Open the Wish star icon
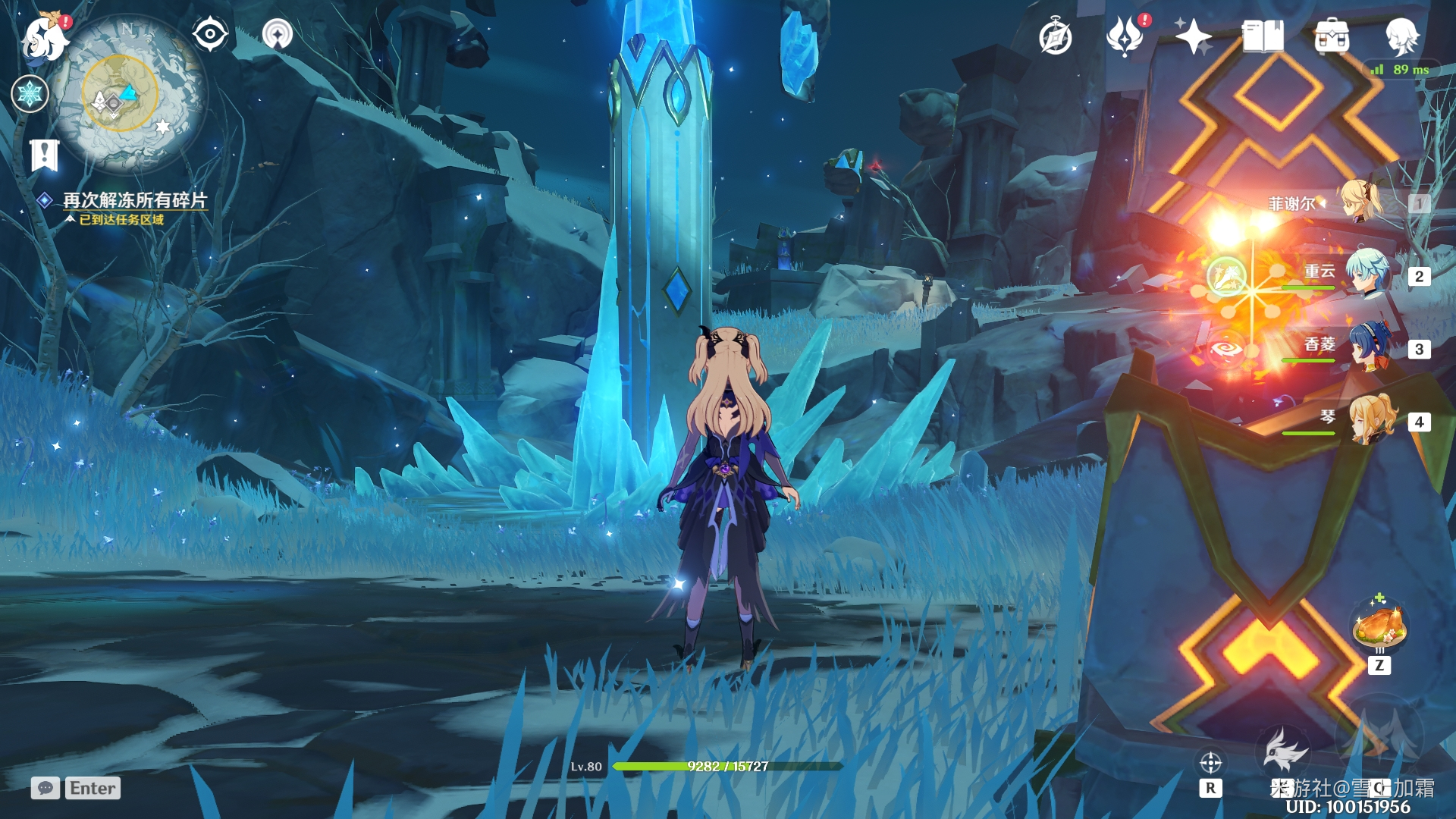This screenshot has width=1456, height=819. [x=1193, y=36]
